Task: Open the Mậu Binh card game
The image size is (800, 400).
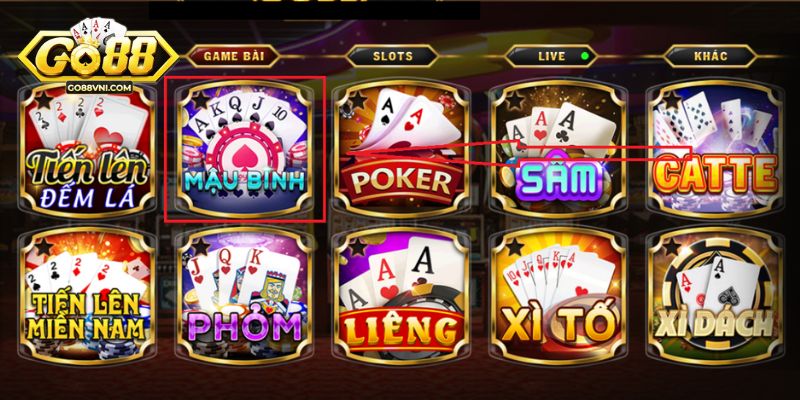Action: coord(245,150)
